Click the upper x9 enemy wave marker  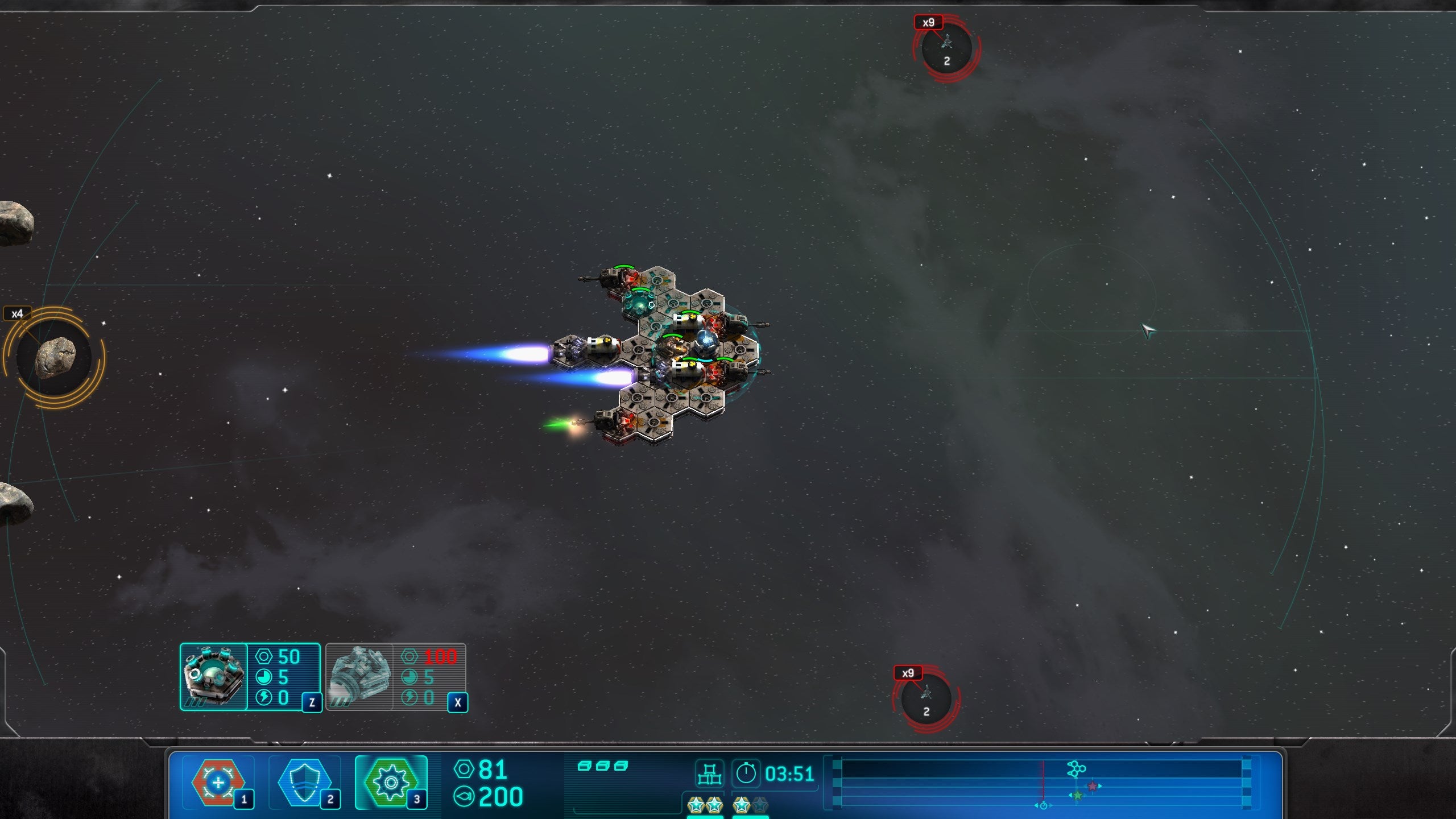tap(946, 48)
